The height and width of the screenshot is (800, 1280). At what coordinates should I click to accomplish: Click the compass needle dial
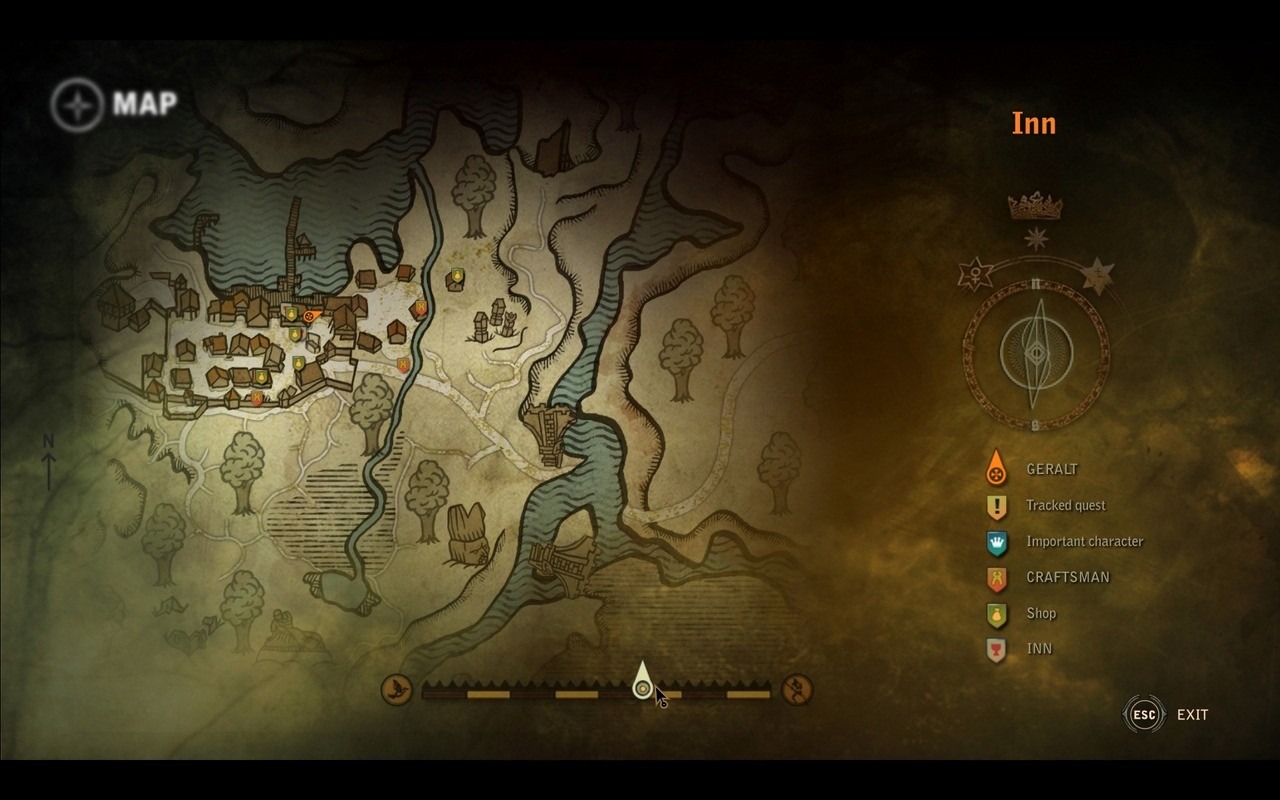tap(1036, 353)
